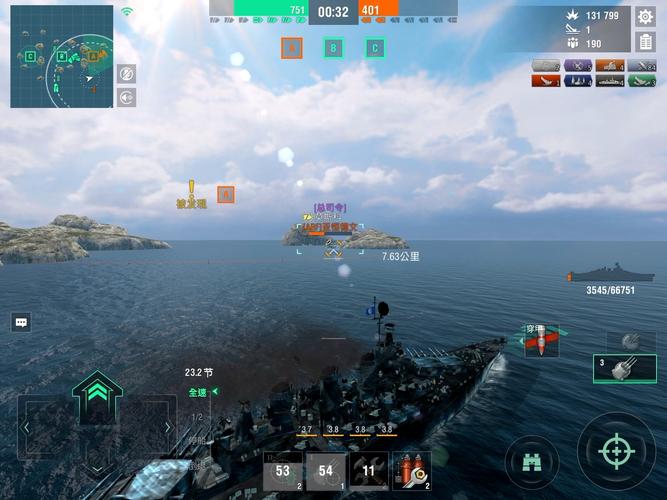Steer left with the left rudder arrow

coord(27,428)
